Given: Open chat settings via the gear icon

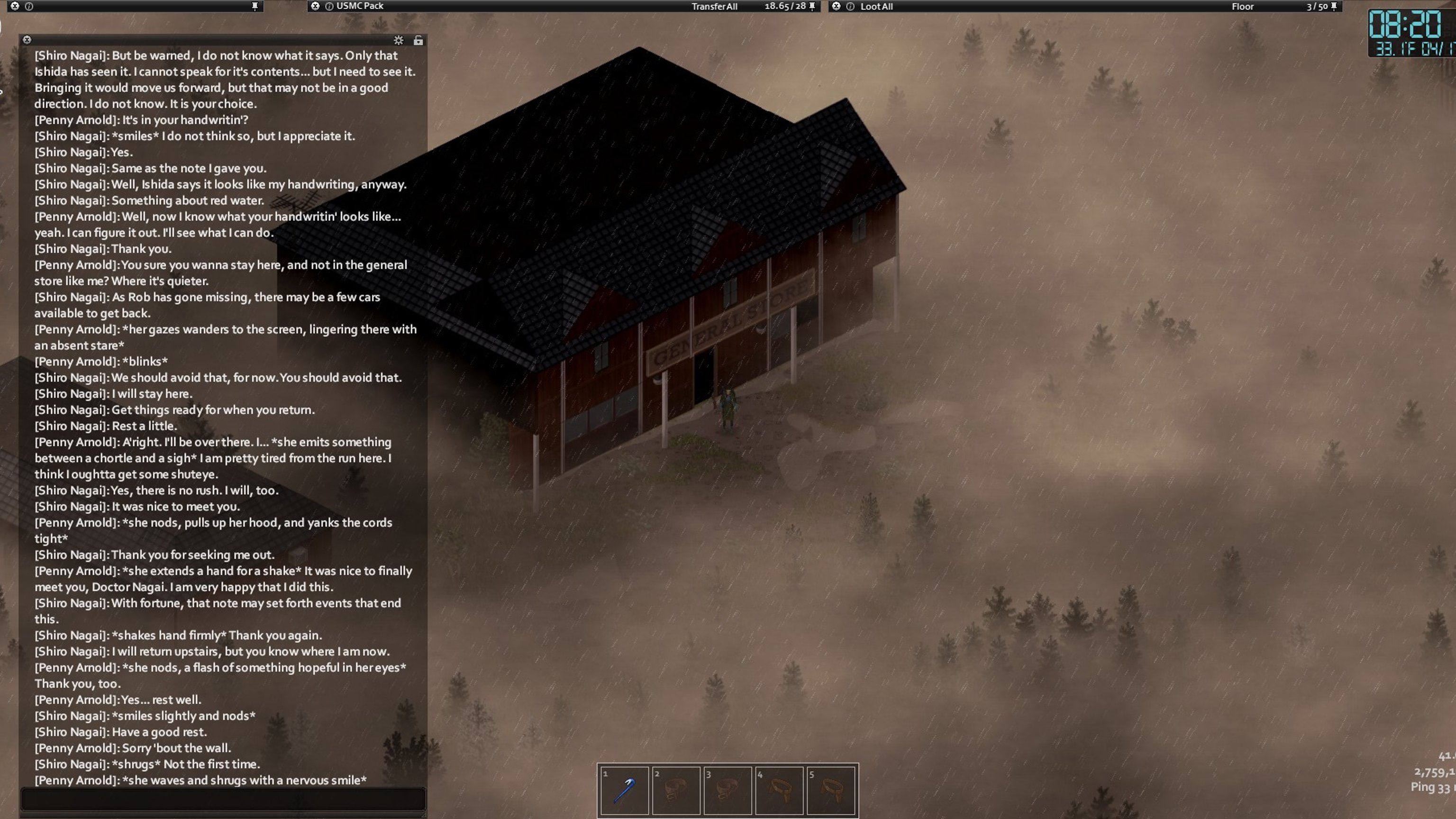Looking at the screenshot, I should pyautogui.click(x=399, y=40).
